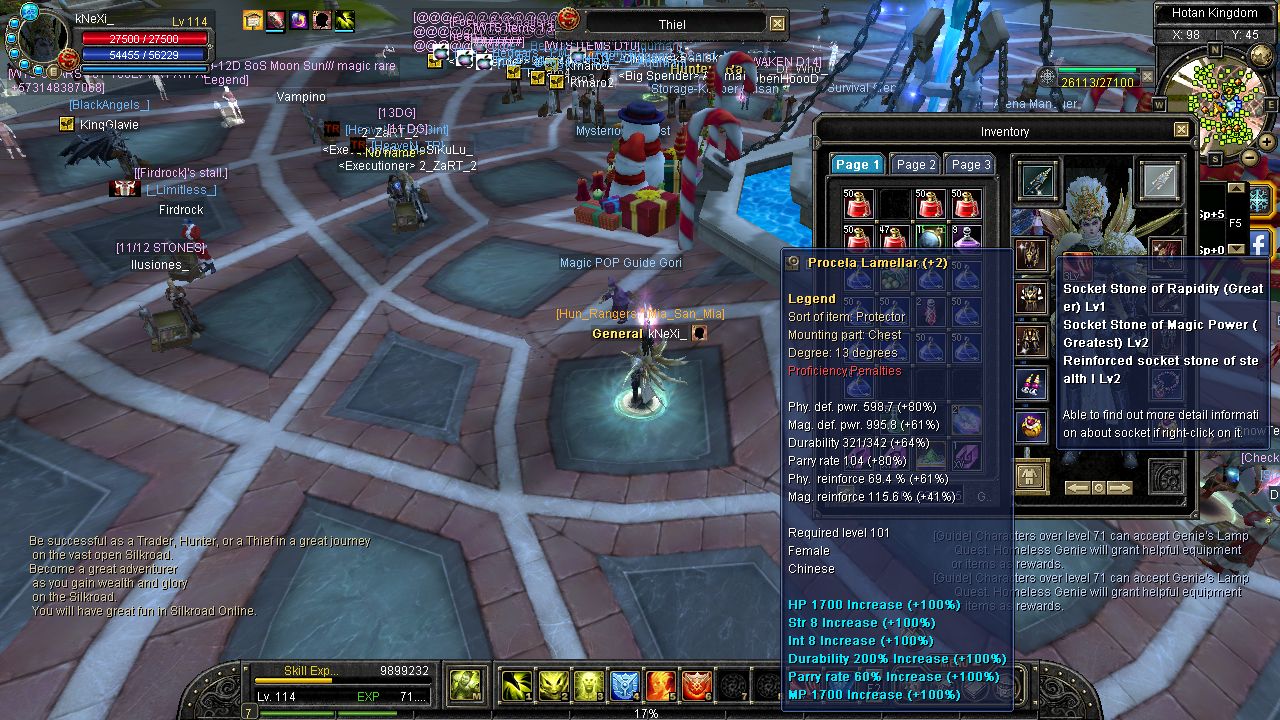Open the avatar costume button in inventory
This screenshot has width=1280, height=720.
click(1031, 476)
